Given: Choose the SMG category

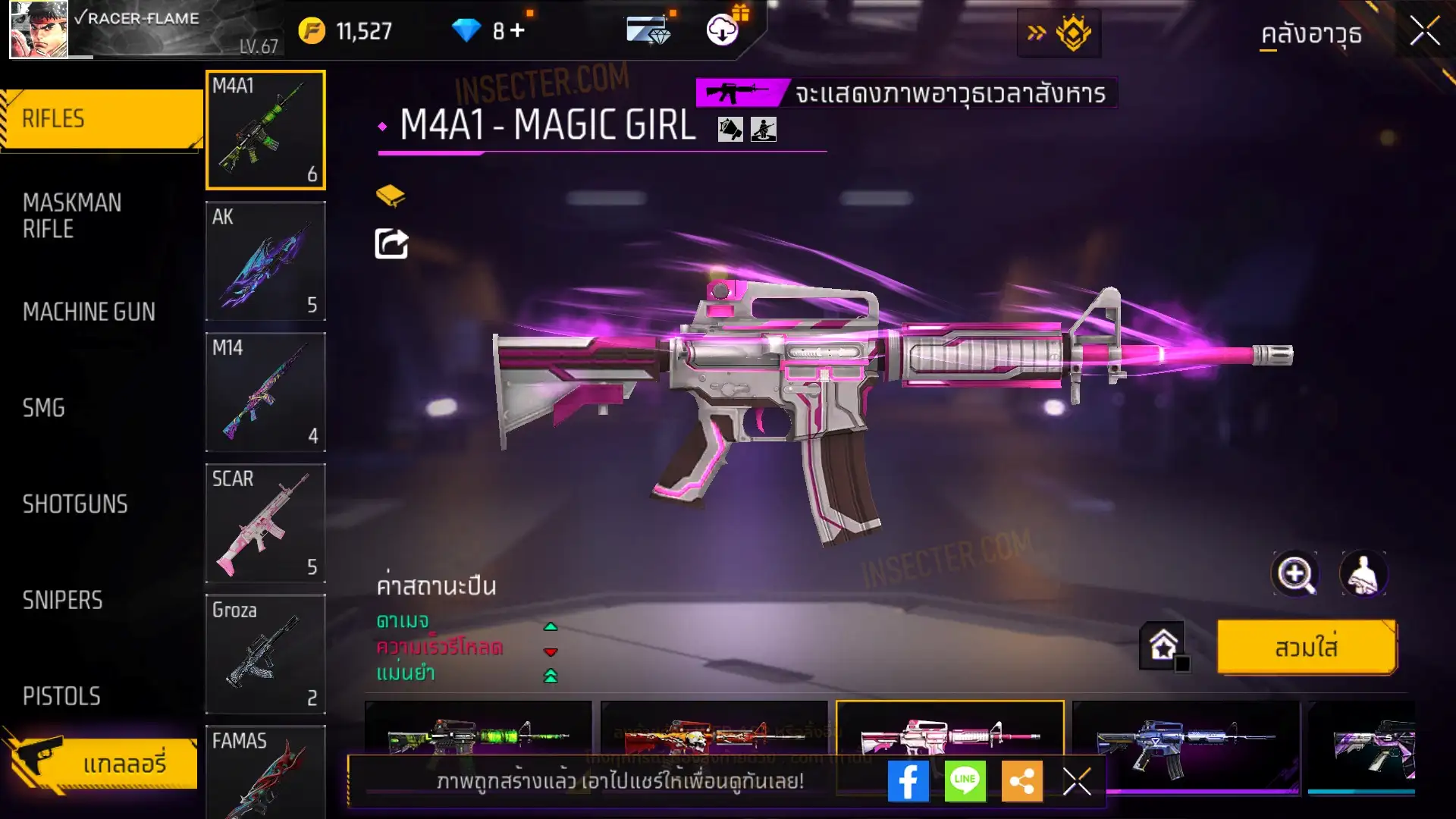Looking at the screenshot, I should click(x=44, y=408).
